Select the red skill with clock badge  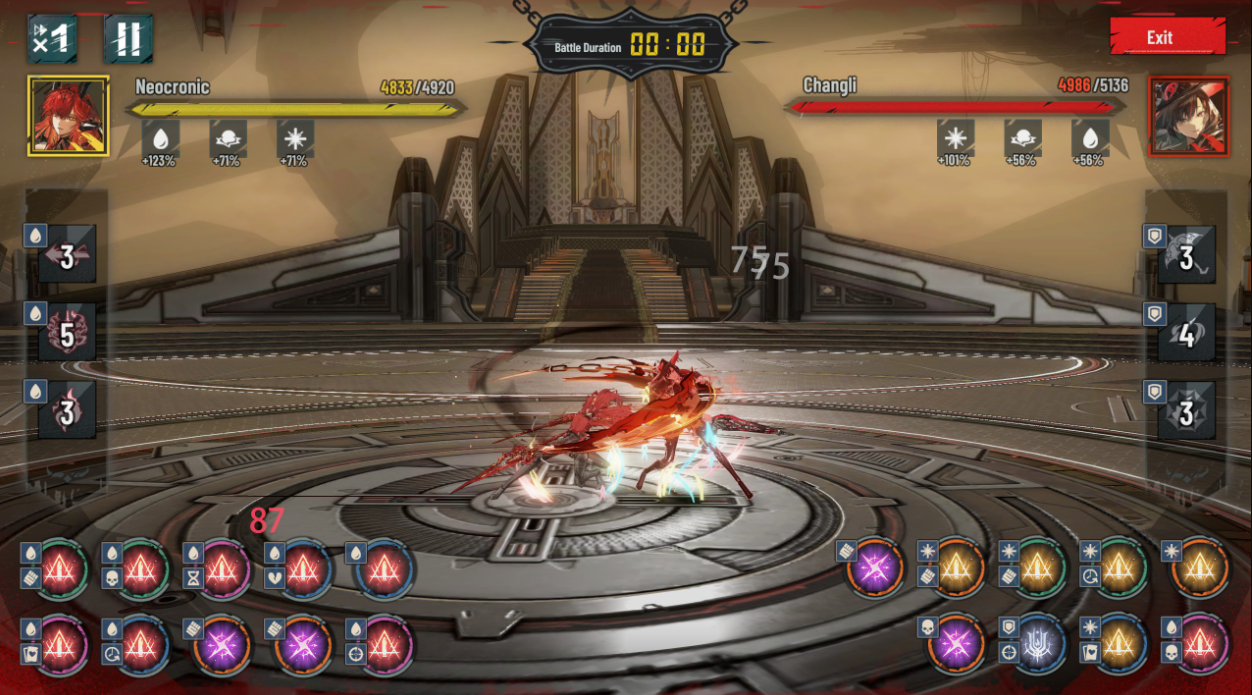[x=143, y=645]
